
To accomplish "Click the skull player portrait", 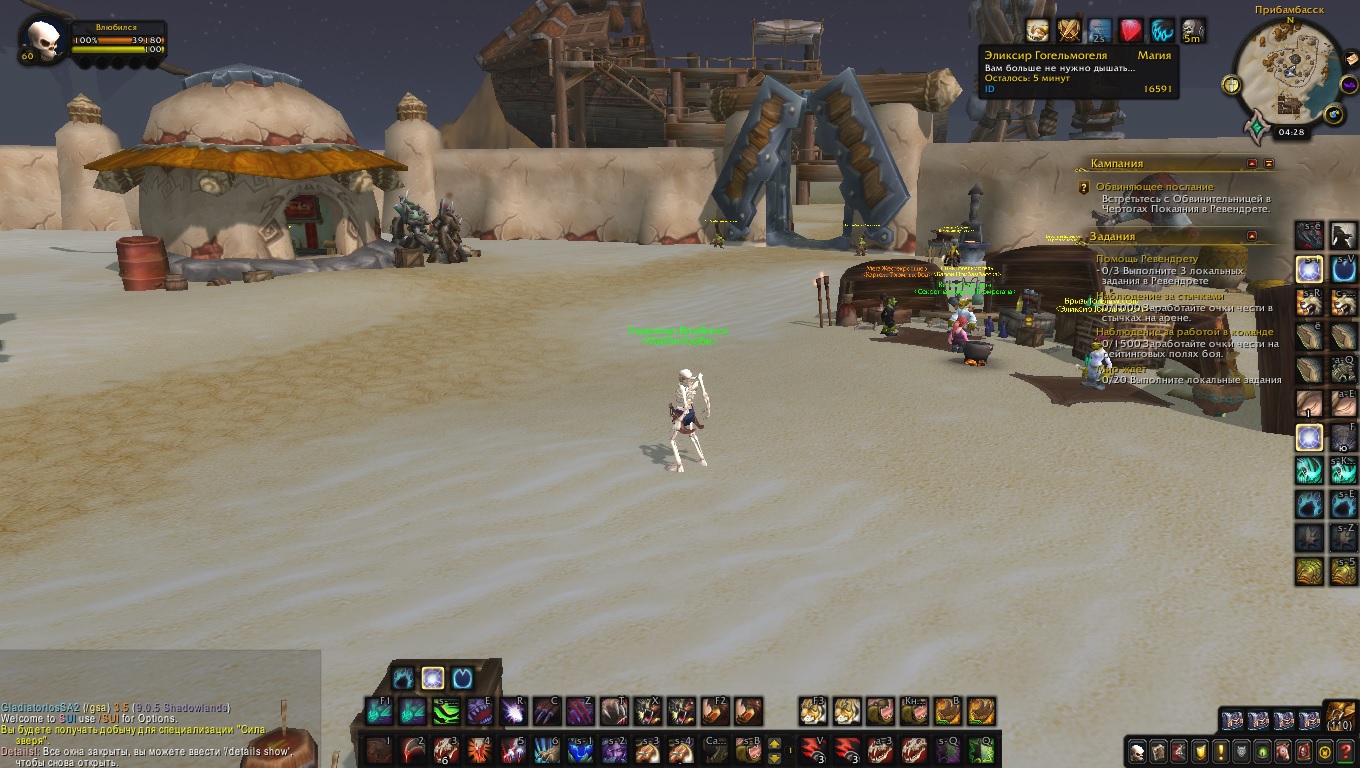I will point(44,41).
